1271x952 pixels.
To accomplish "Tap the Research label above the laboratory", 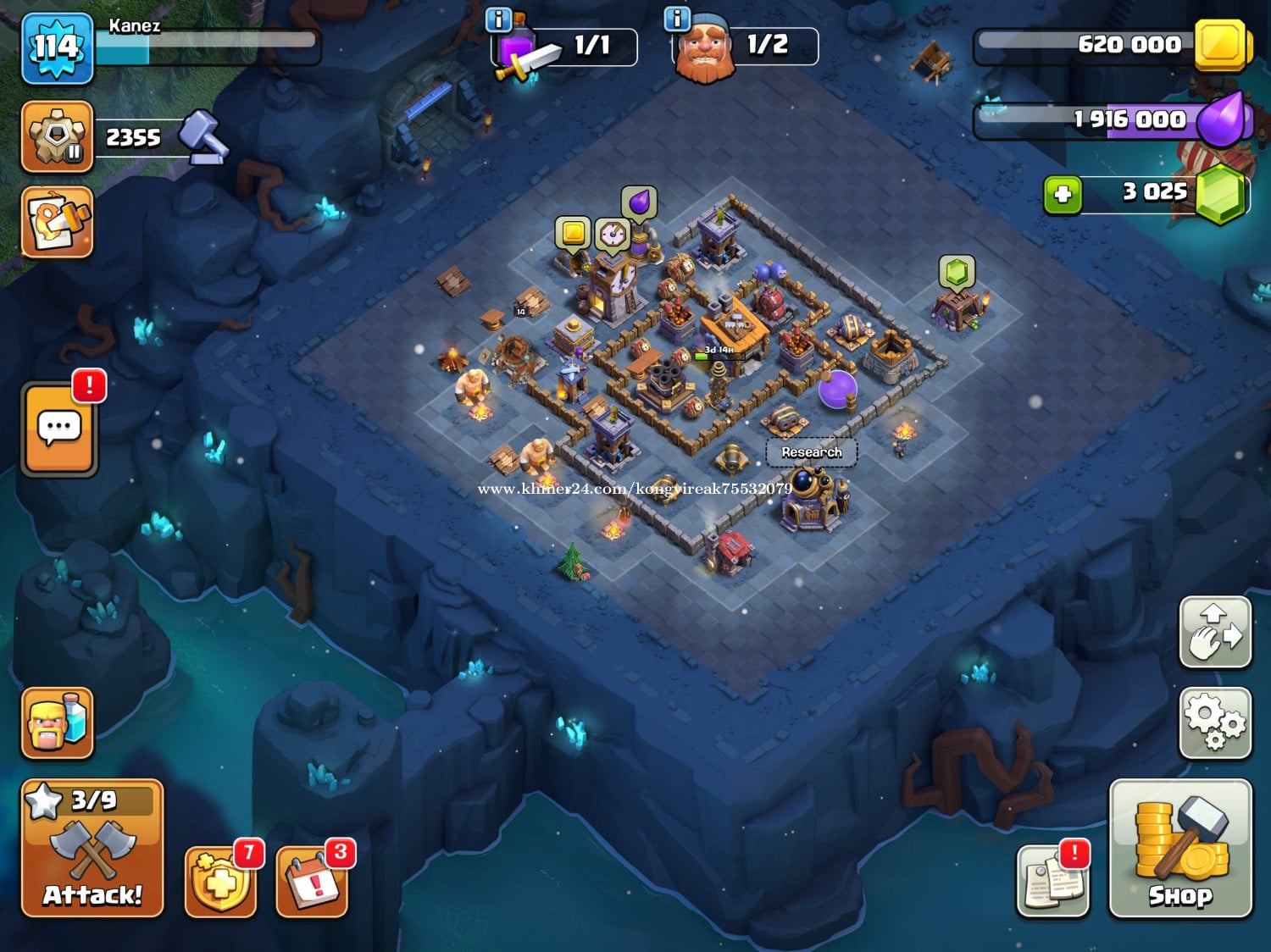I will [811, 452].
